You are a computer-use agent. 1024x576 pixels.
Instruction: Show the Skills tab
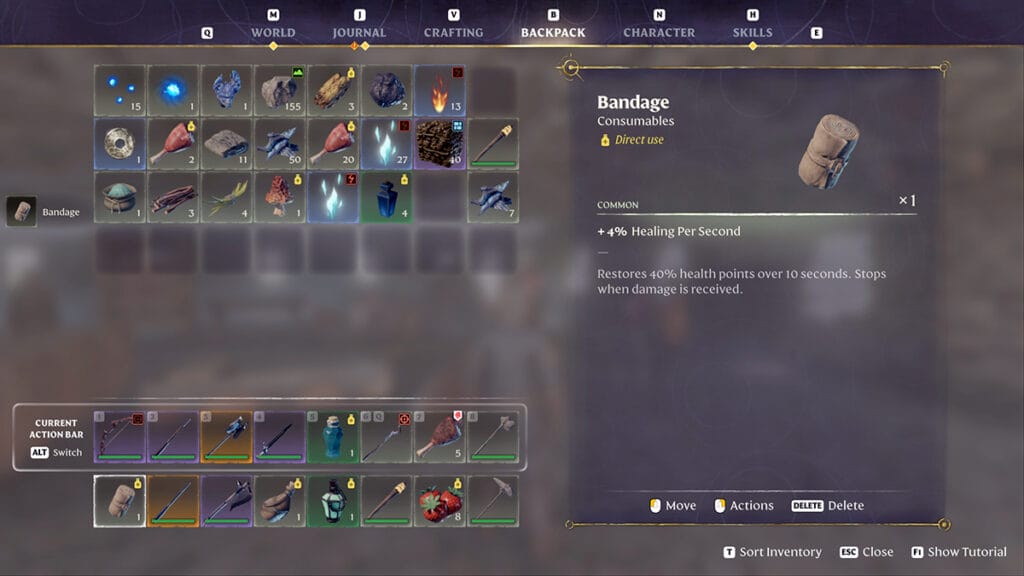[x=752, y=32]
